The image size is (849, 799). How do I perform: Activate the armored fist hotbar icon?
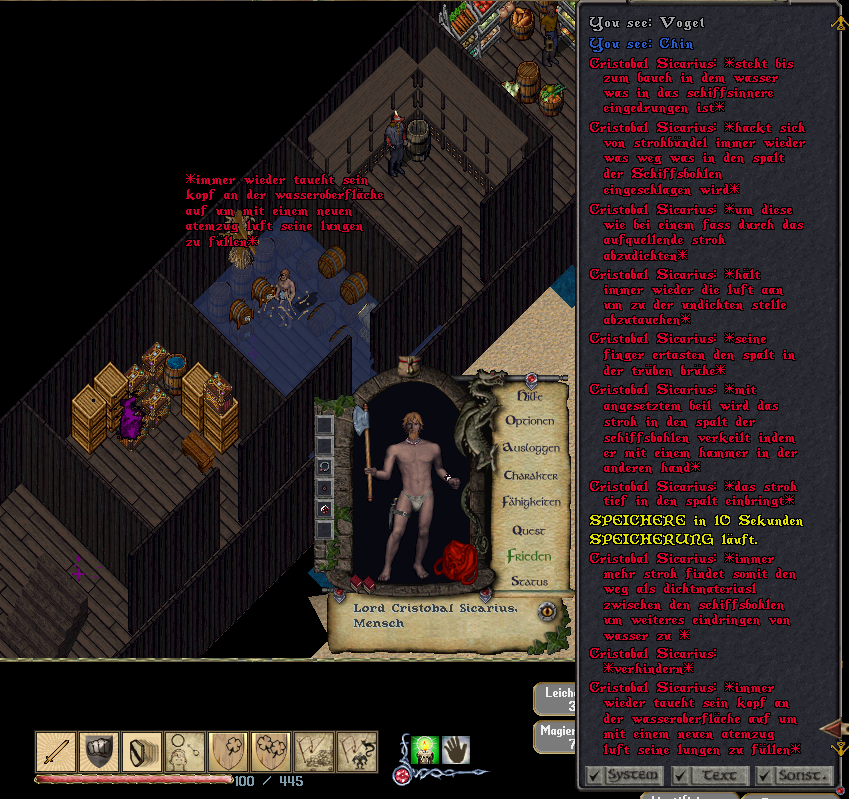coord(99,752)
